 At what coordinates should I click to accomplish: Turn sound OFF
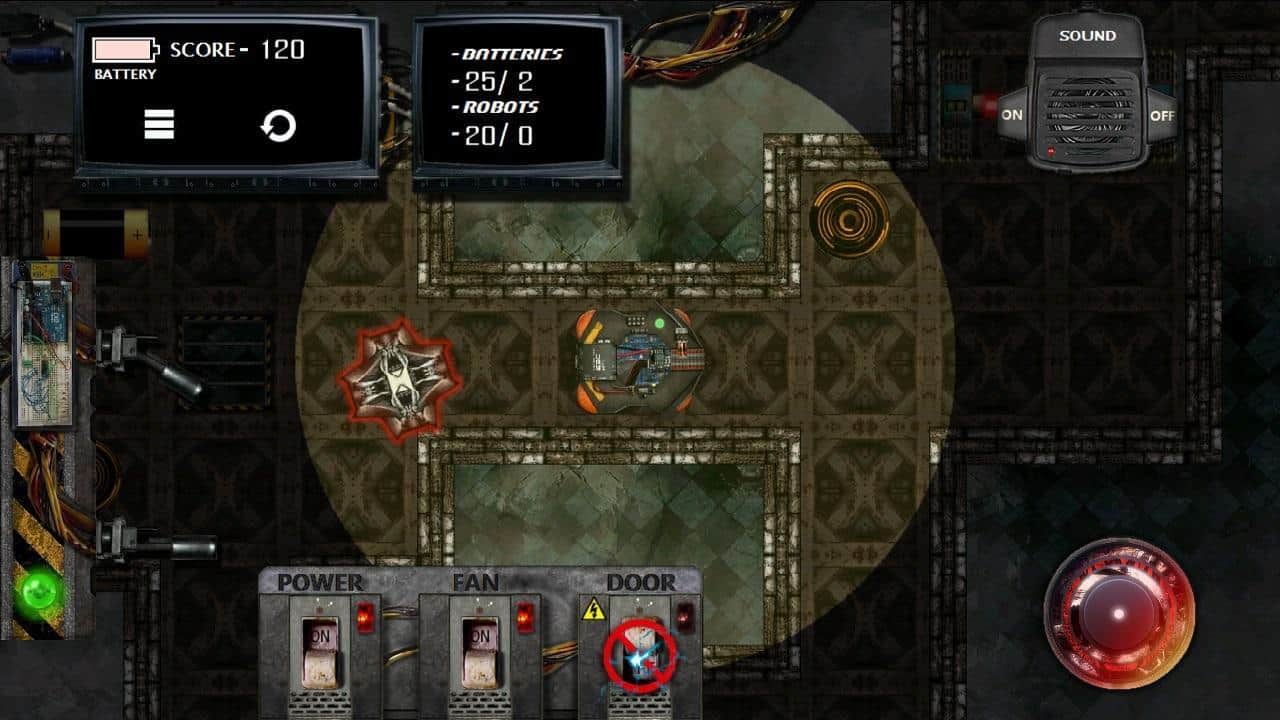[x=1162, y=115]
